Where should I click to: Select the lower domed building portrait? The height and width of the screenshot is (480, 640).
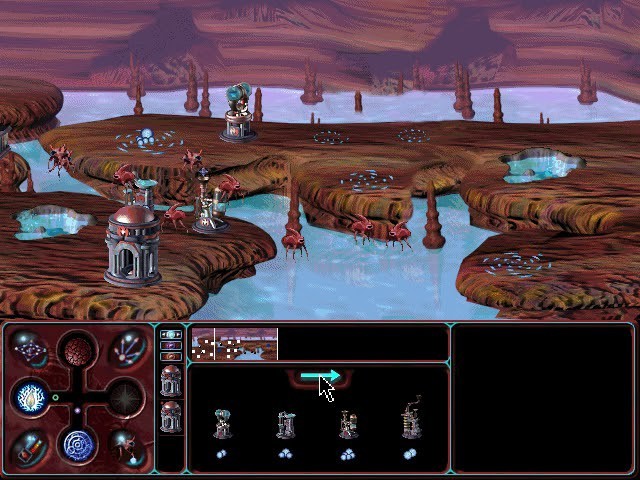(170, 416)
